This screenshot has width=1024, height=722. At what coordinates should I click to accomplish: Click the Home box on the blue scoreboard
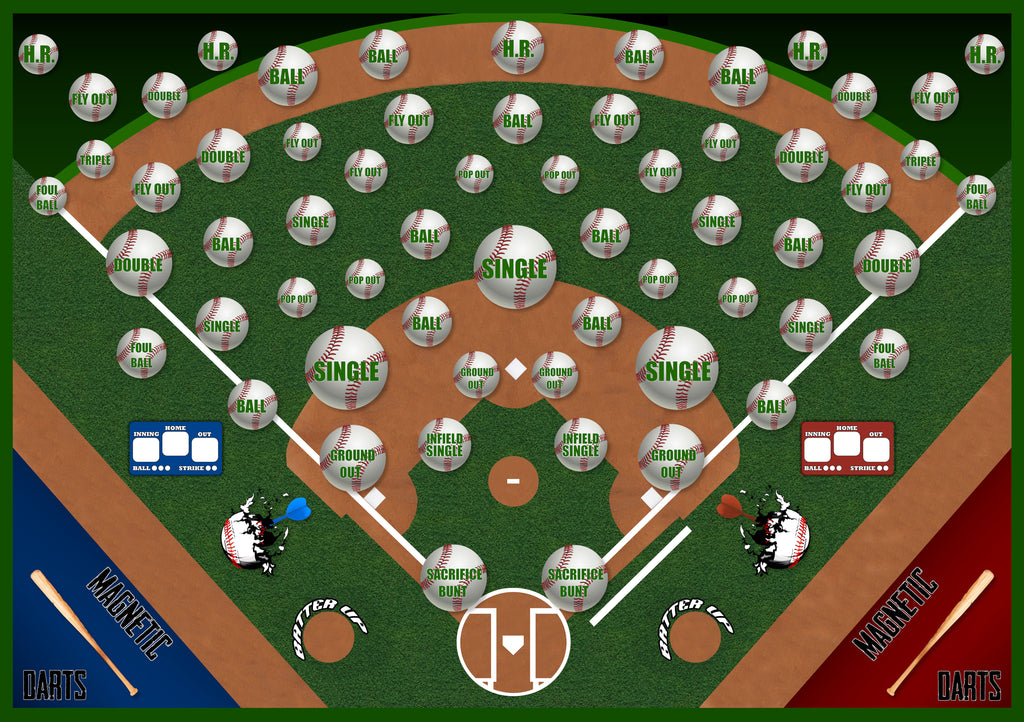(x=175, y=443)
